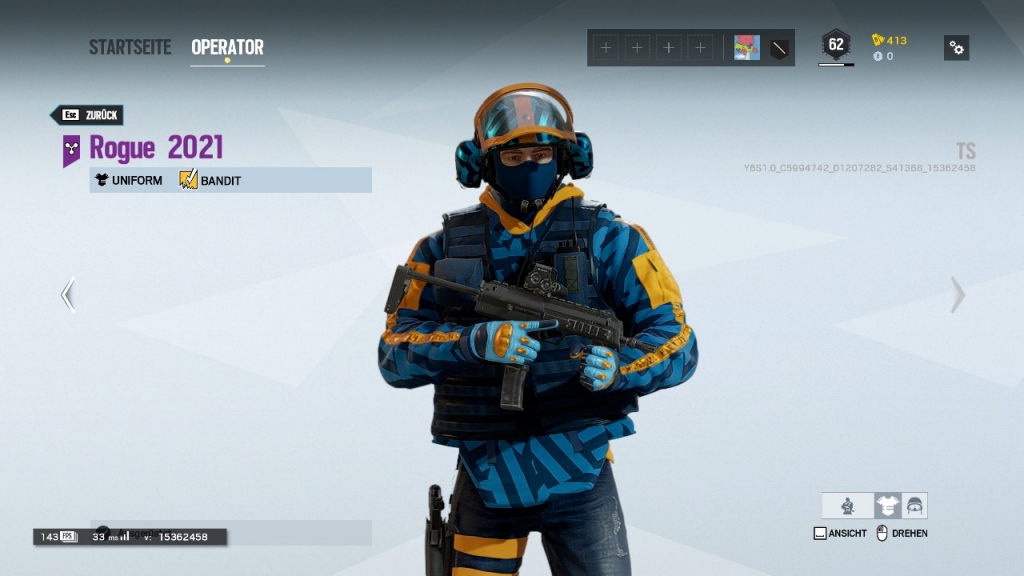Click the Uniform category label

(x=129, y=181)
